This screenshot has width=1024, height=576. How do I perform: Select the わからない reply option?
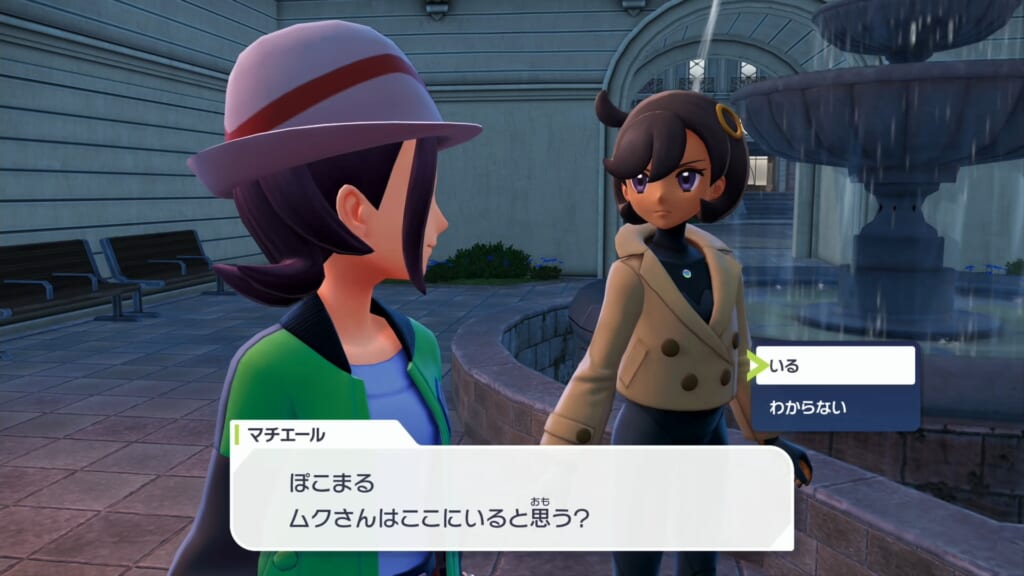pos(836,407)
